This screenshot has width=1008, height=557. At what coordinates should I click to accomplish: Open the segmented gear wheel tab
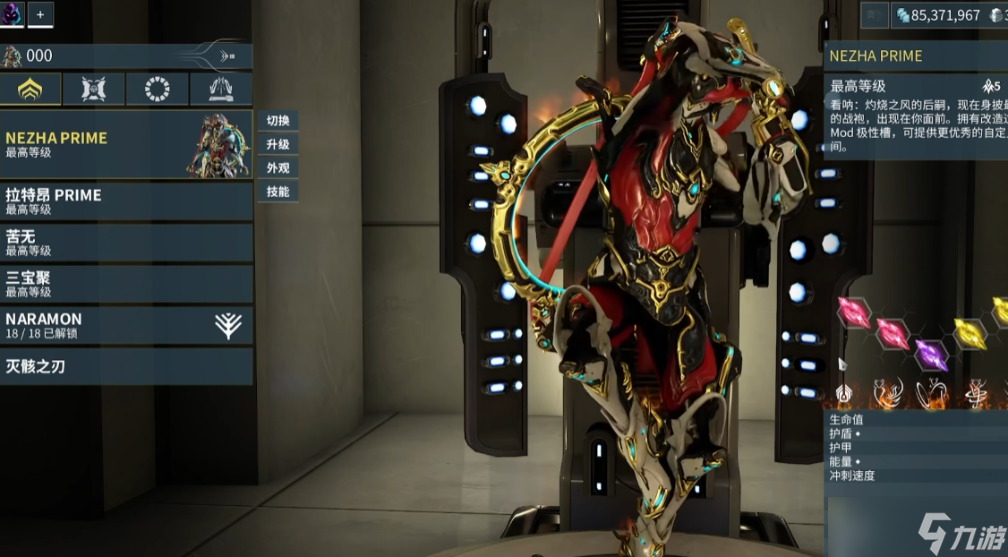(x=157, y=89)
